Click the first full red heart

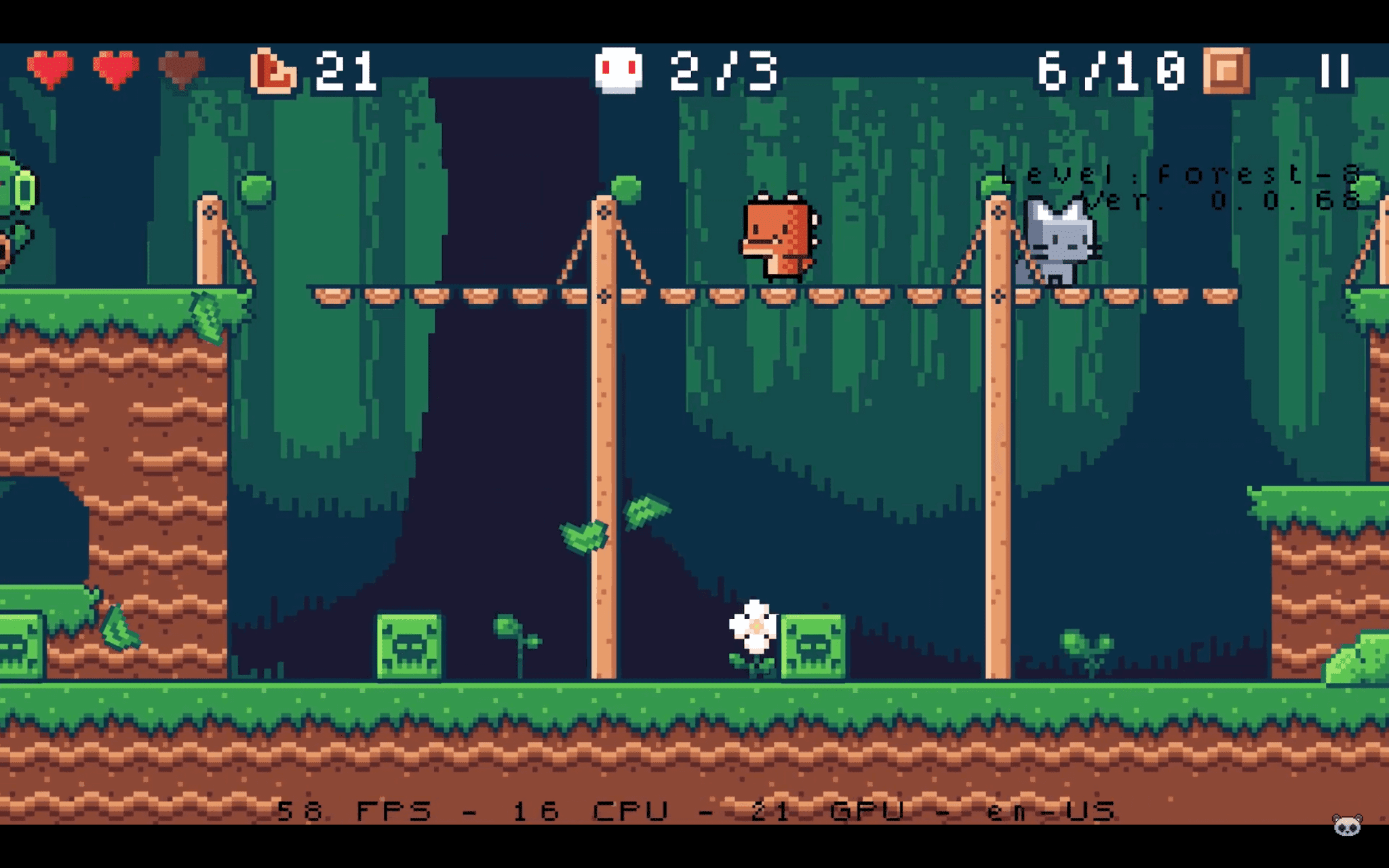[x=51, y=68]
